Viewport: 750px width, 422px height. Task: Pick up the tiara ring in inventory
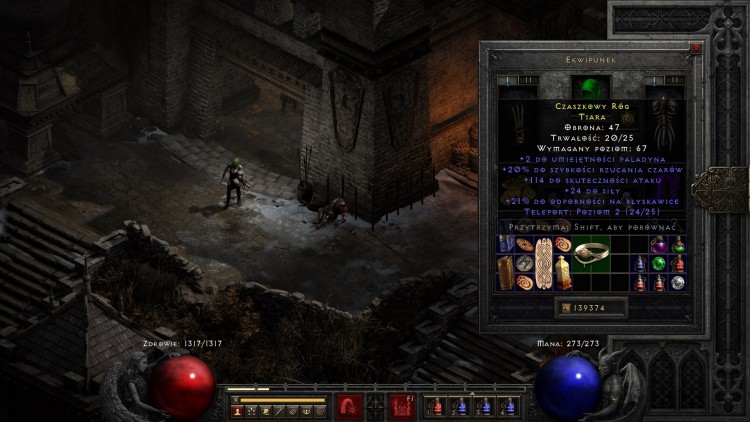(x=593, y=250)
